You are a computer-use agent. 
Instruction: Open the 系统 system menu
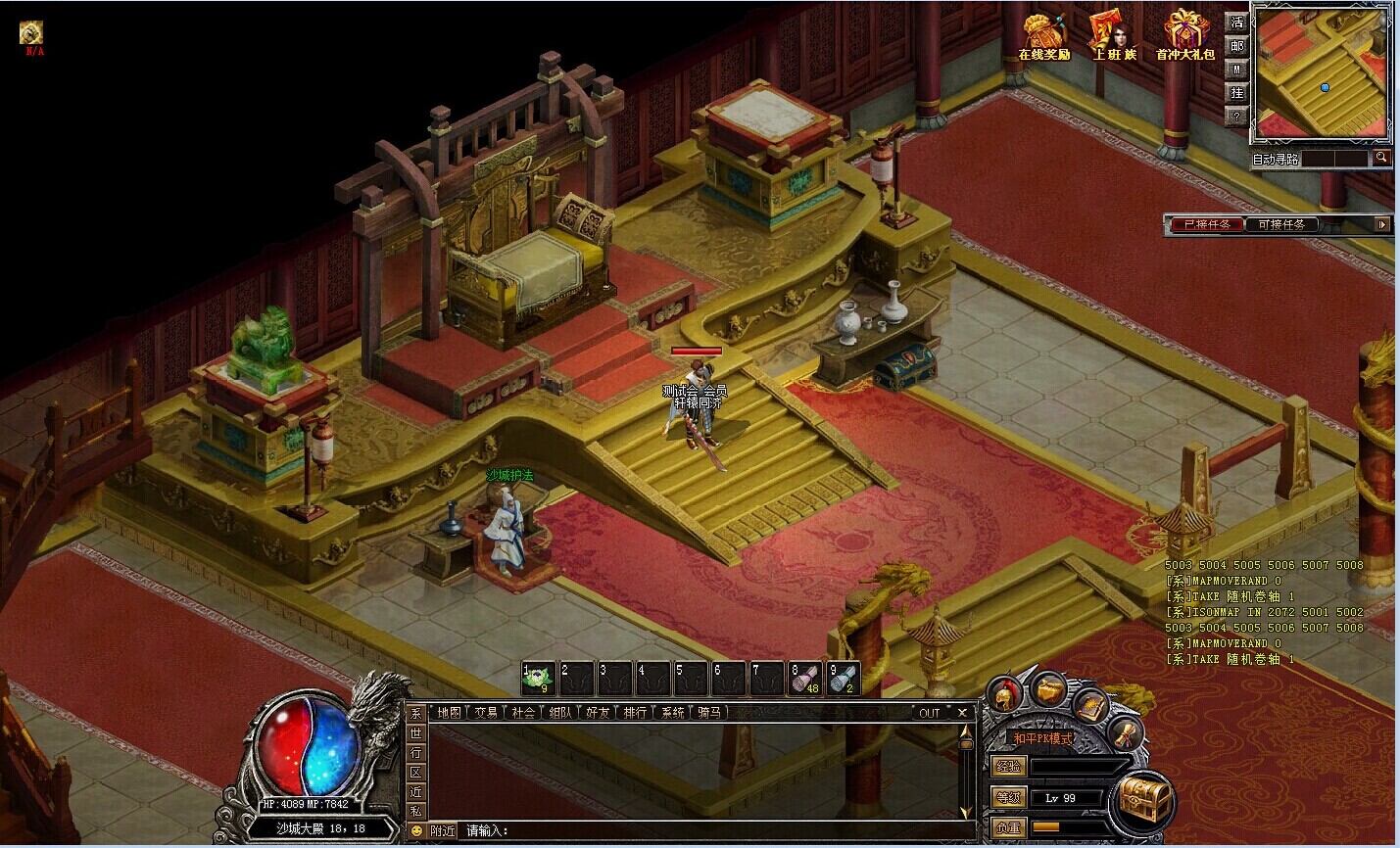(673, 713)
